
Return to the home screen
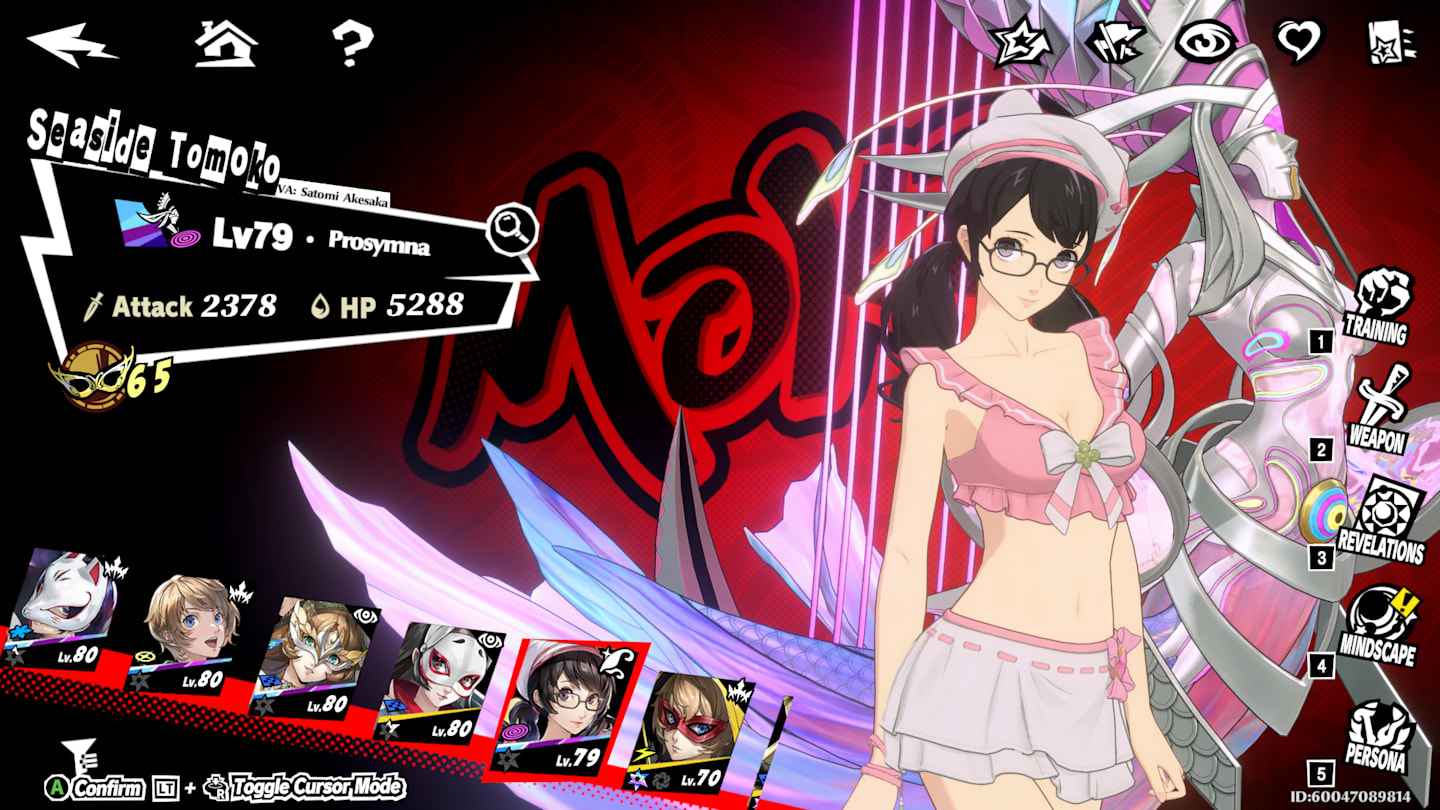225,44
